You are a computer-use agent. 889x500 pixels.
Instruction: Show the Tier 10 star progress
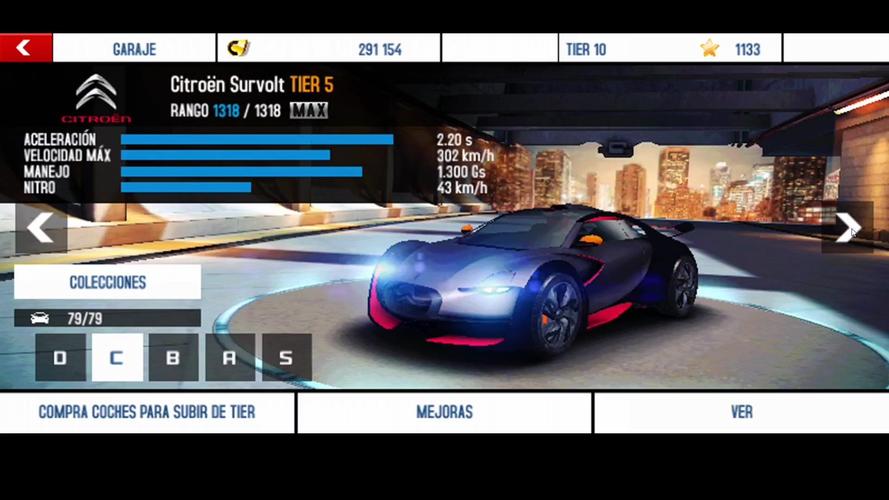coord(669,48)
